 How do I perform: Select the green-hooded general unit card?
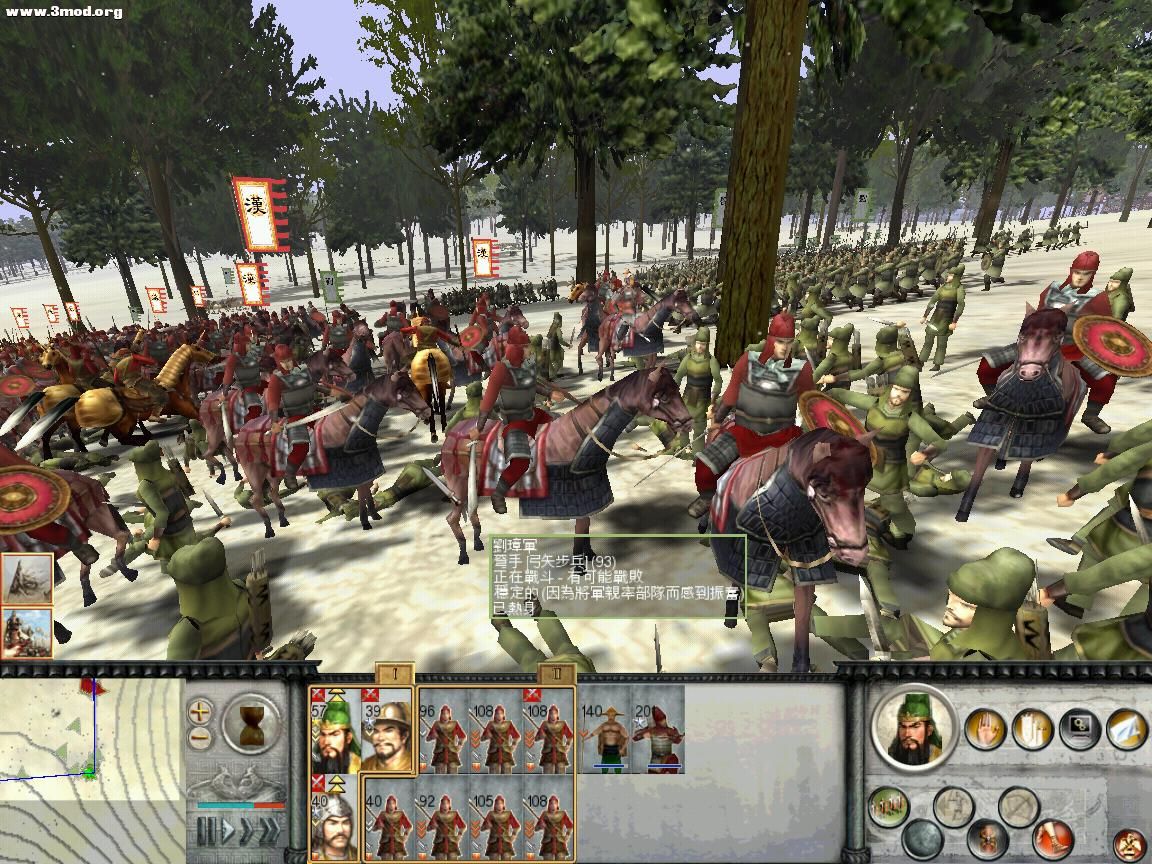click(x=335, y=731)
